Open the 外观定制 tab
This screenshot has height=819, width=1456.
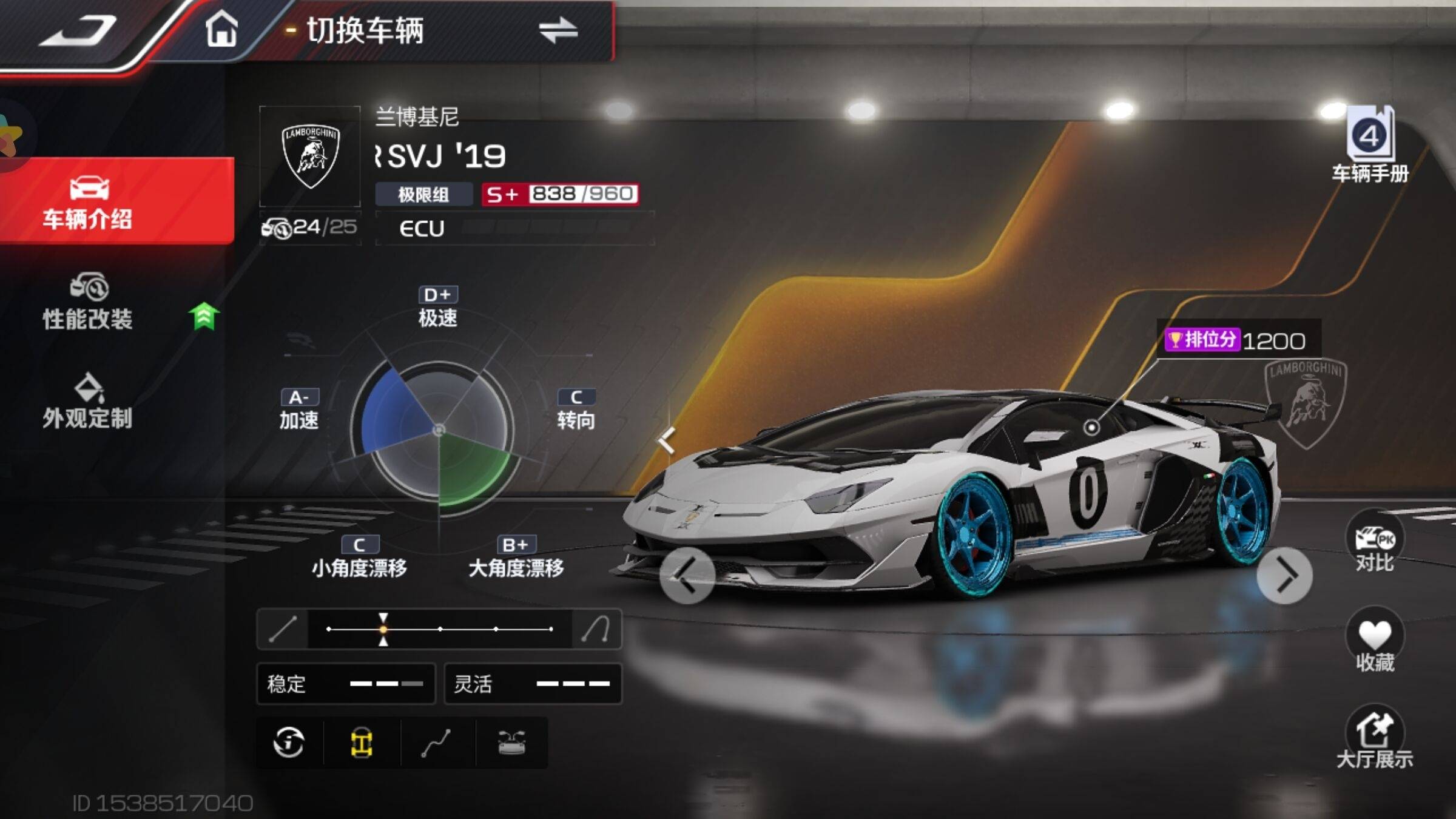(88, 402)
